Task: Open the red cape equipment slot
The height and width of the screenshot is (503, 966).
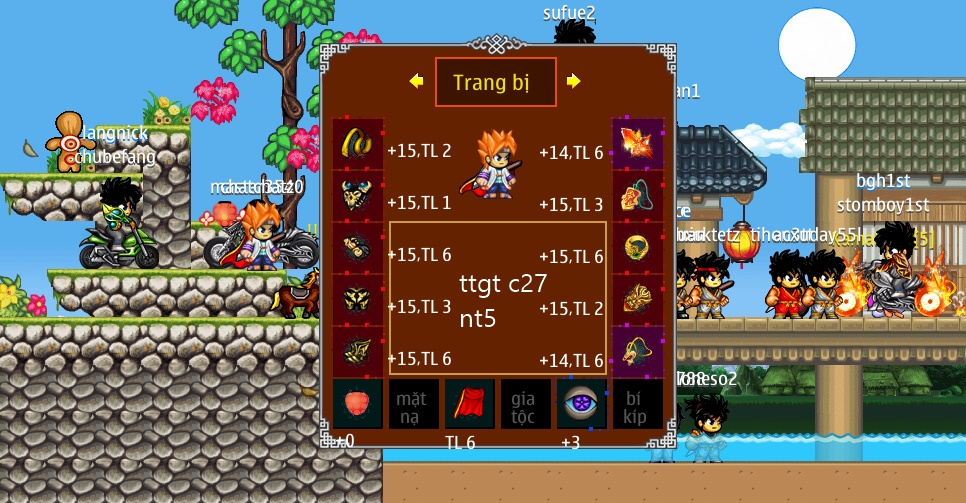Action: [x=470, y=404]
